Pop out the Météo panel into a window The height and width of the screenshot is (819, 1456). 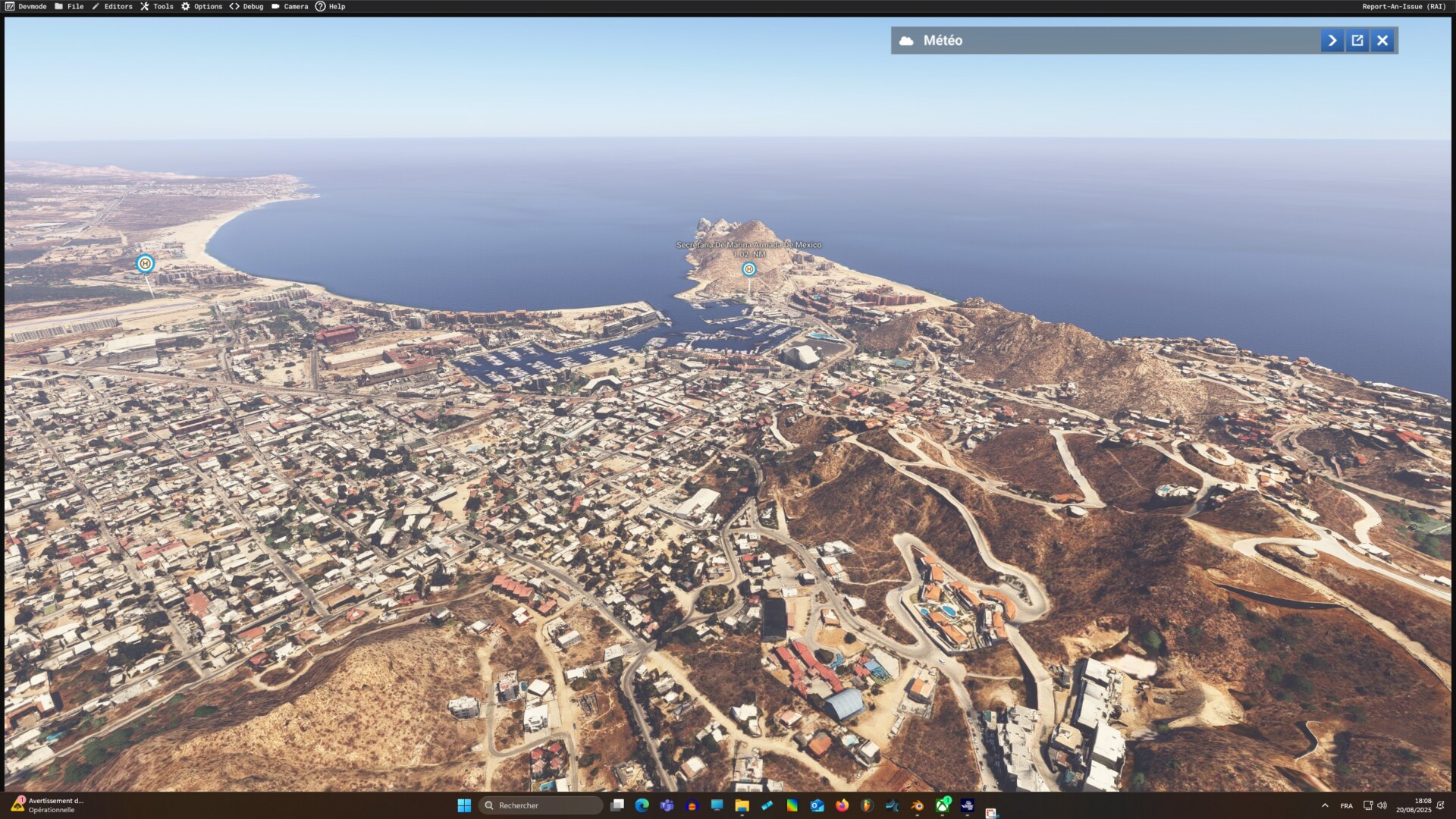coord(1357,41)
